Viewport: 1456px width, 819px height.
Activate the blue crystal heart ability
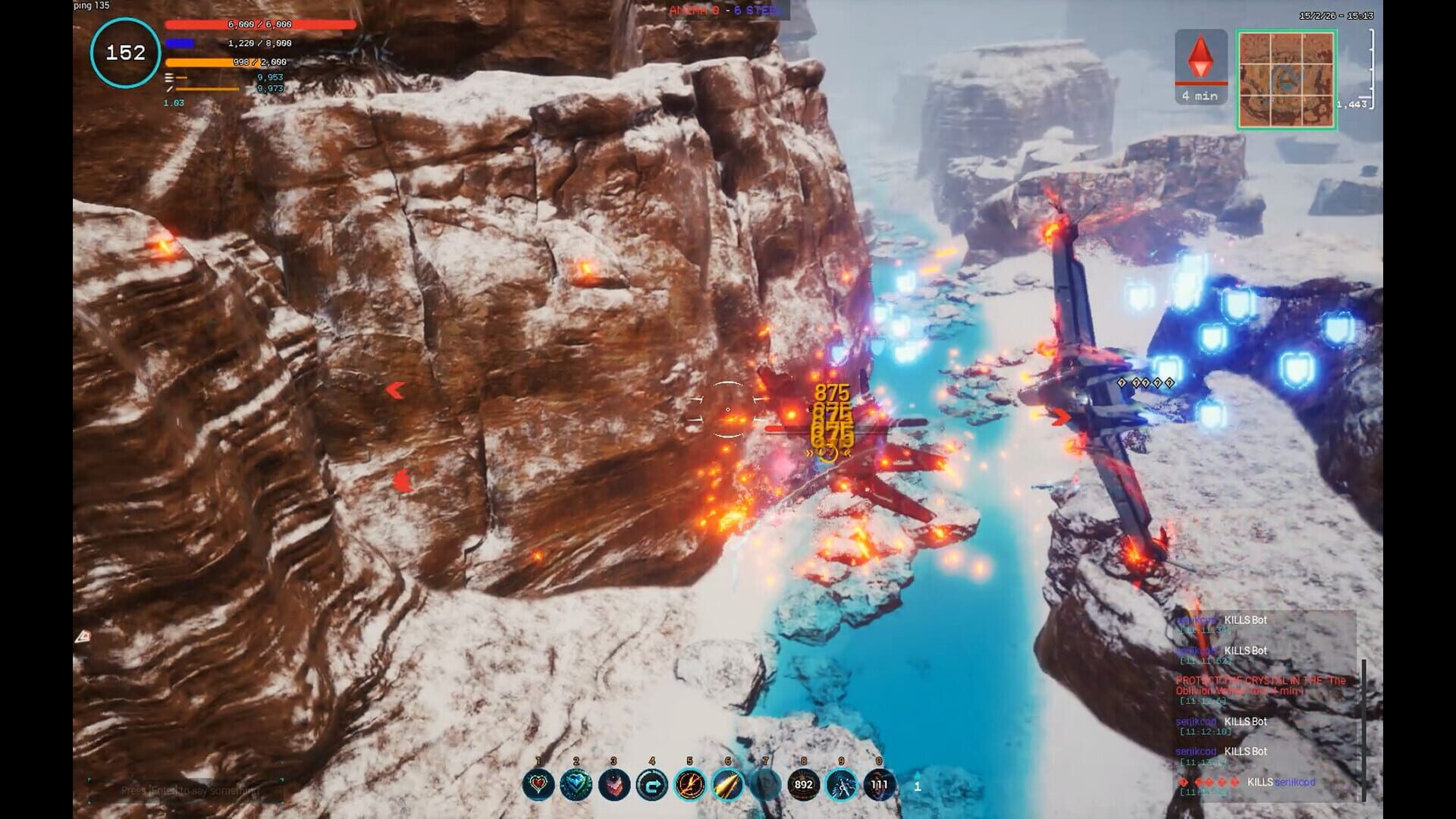[x=576, y=785]
